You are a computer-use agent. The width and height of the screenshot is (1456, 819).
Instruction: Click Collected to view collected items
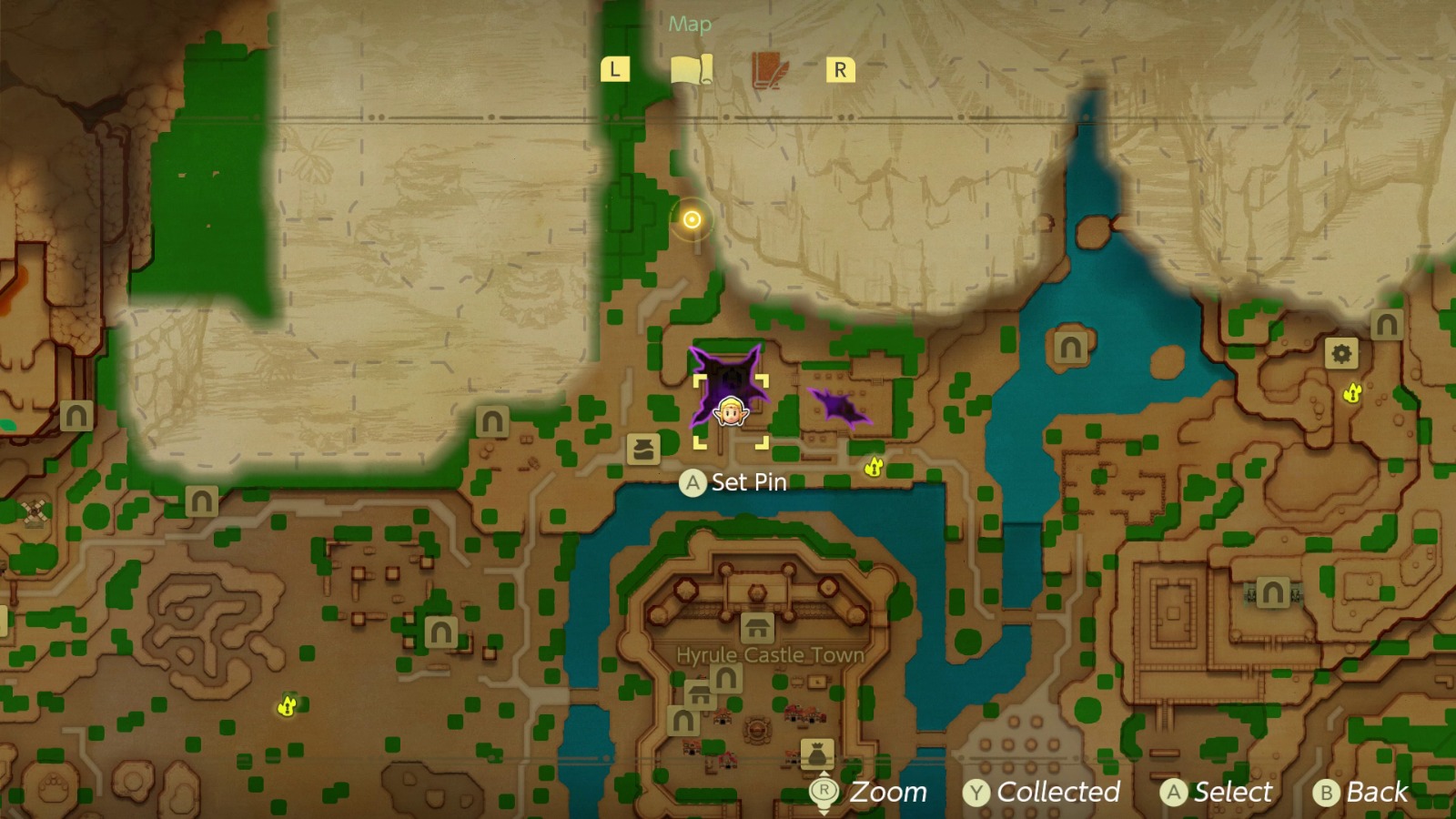click(x=1044, y=792)
